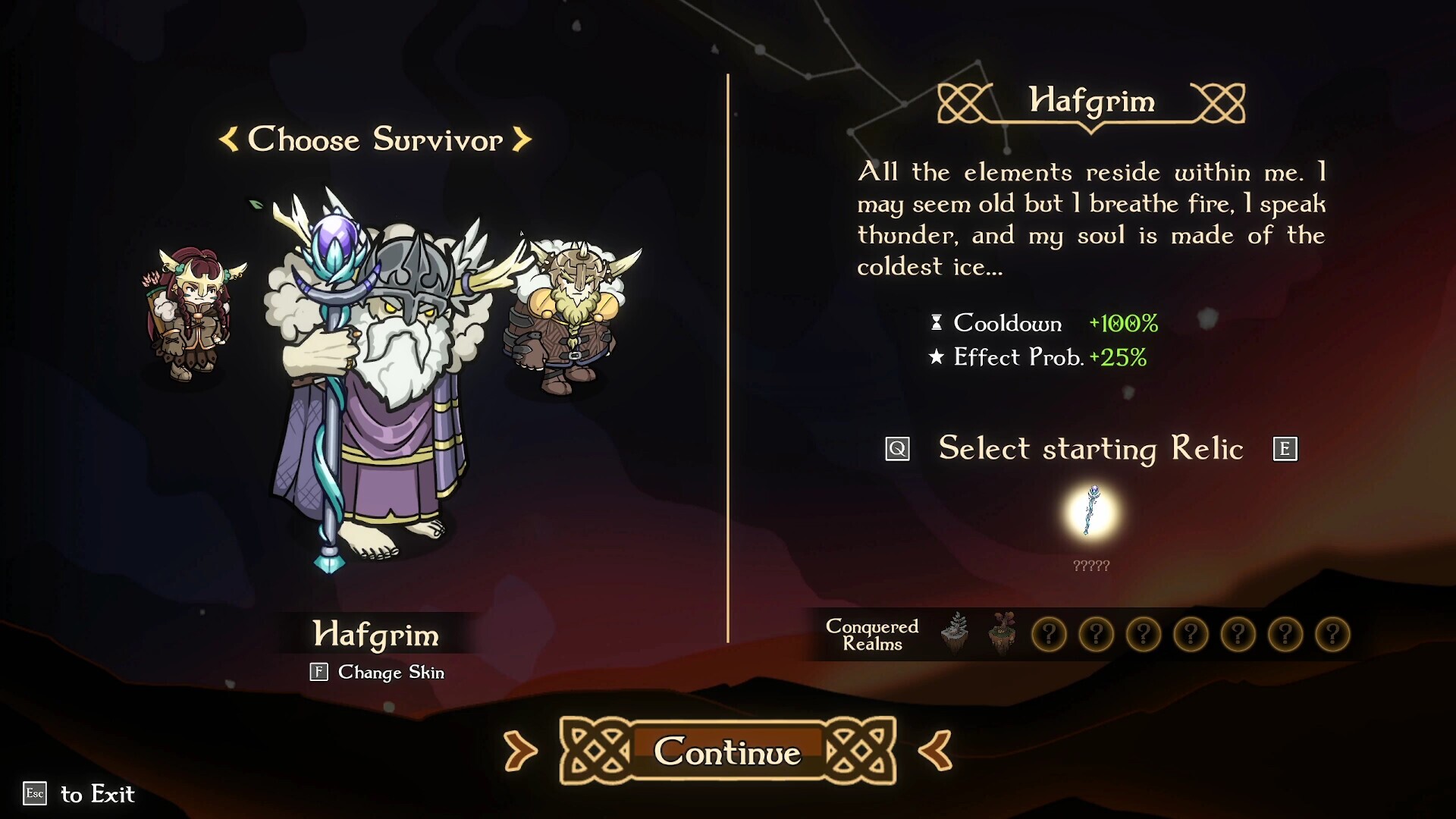
Task: Click the Effect Prob. star icon
Action: [x=937, y=356]
